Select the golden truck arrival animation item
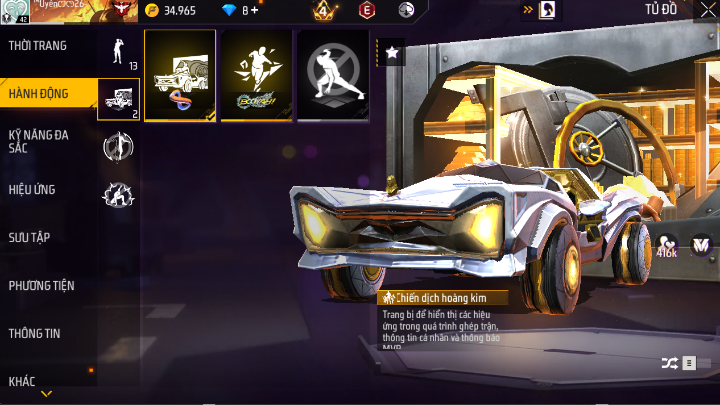This screenshot has width=720, height=405. pyautogui.click(x=180, y=75)
